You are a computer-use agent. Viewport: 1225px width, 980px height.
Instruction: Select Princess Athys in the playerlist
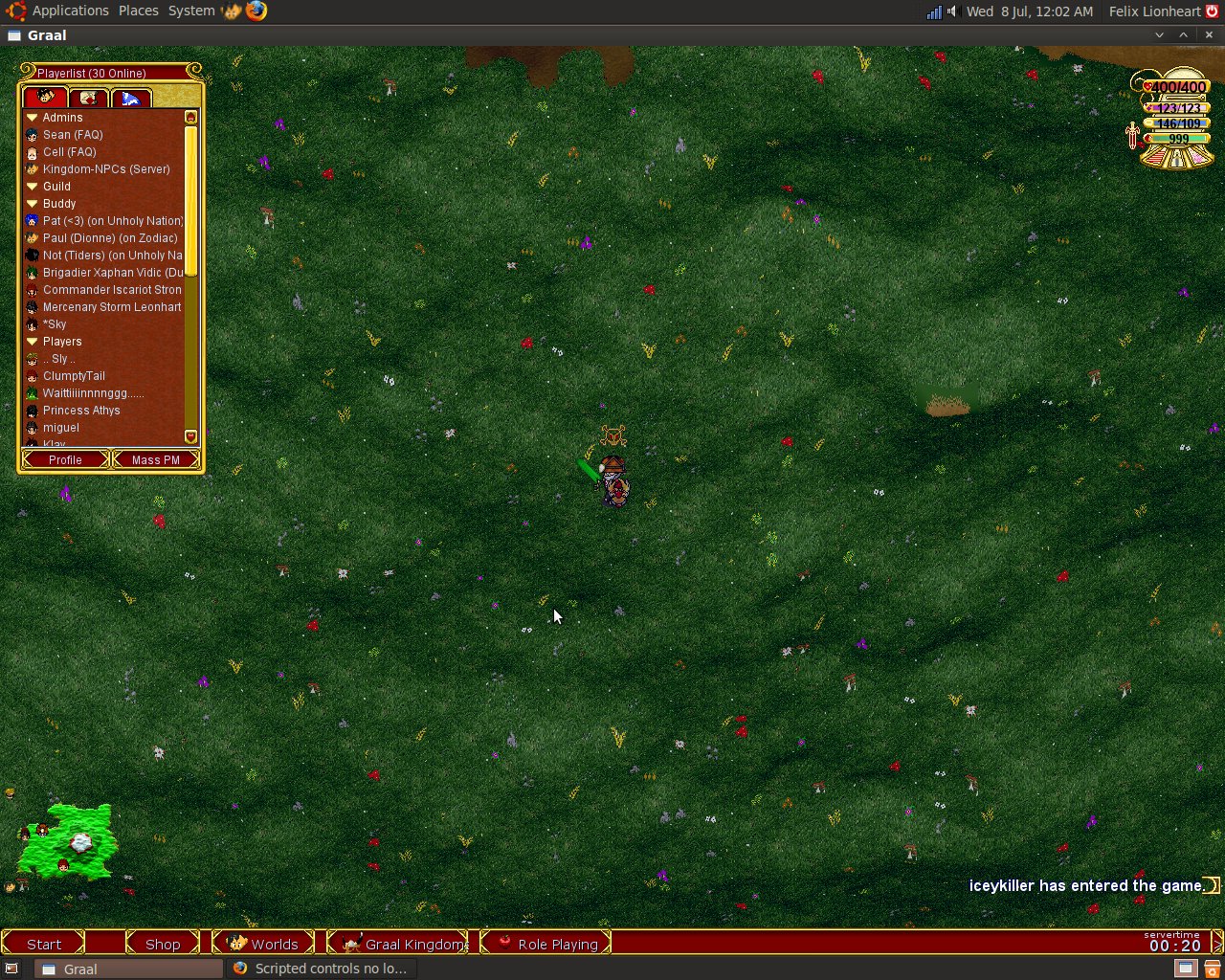click(x=81, y=411)
